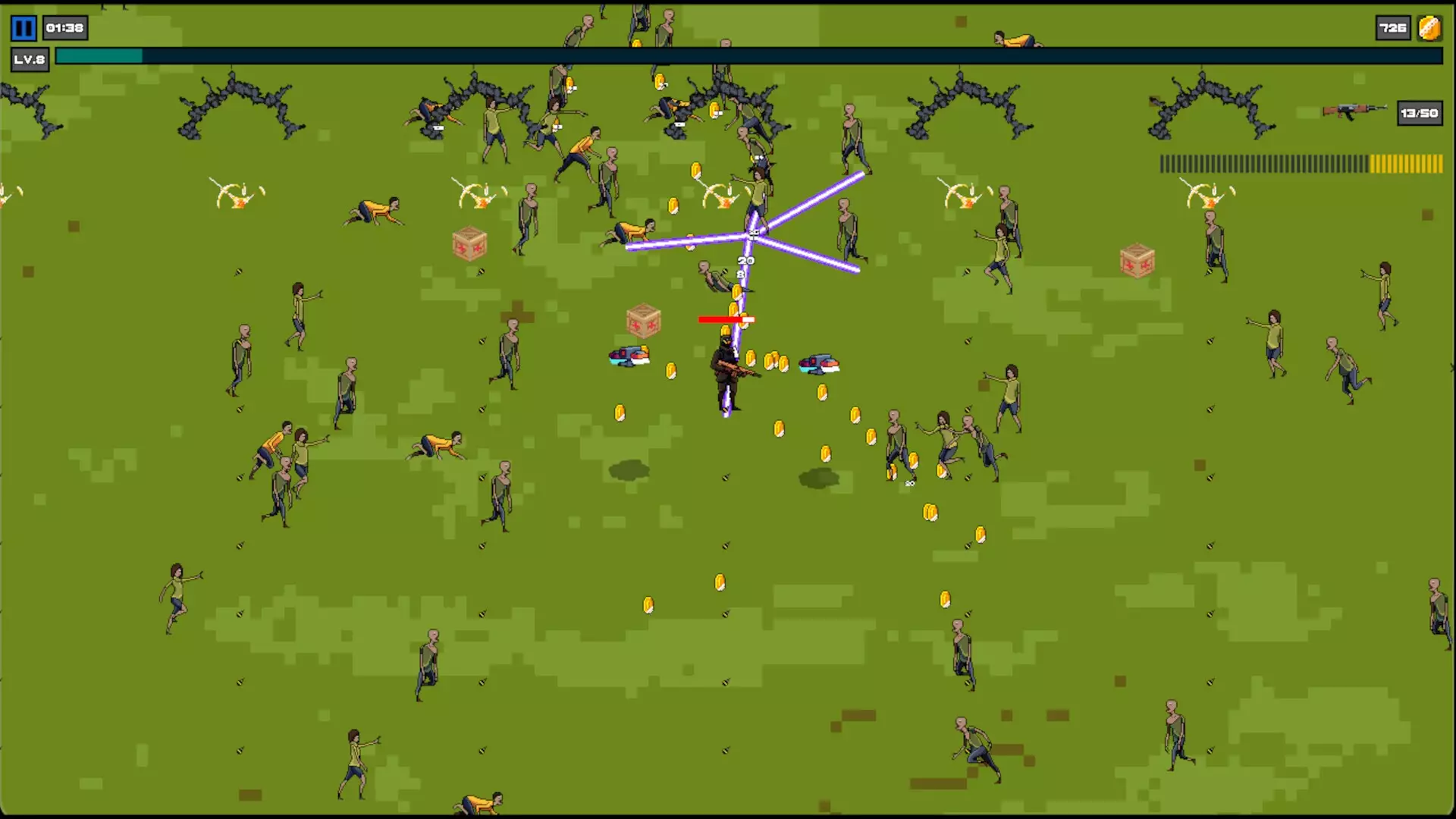The height and width of the screenshot is (819, 1456).
Task: Select the hoverboard pickup left of the soldier
Action: point(628,356)
